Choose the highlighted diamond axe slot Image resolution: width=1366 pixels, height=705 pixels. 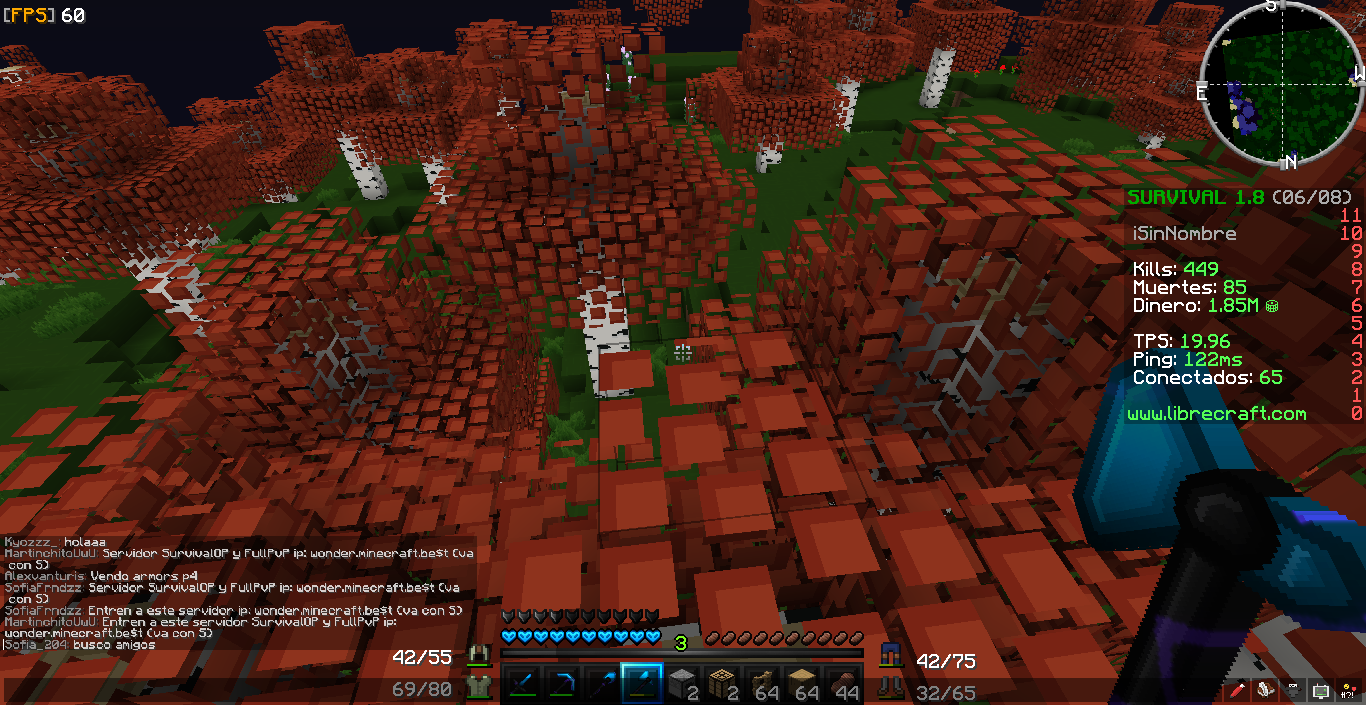pyautogui.click(x=641, y=685)
